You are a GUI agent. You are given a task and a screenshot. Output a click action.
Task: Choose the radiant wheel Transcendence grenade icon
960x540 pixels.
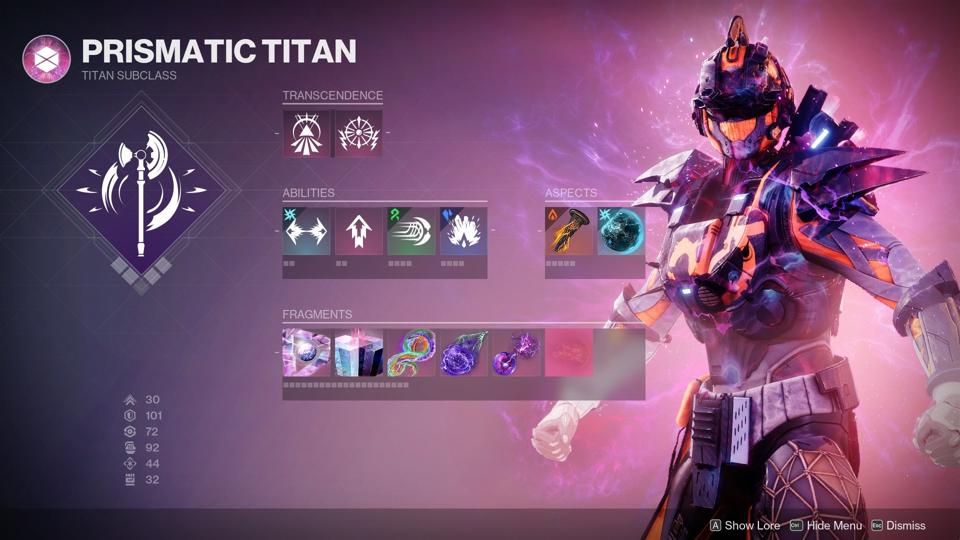point(358,133)
